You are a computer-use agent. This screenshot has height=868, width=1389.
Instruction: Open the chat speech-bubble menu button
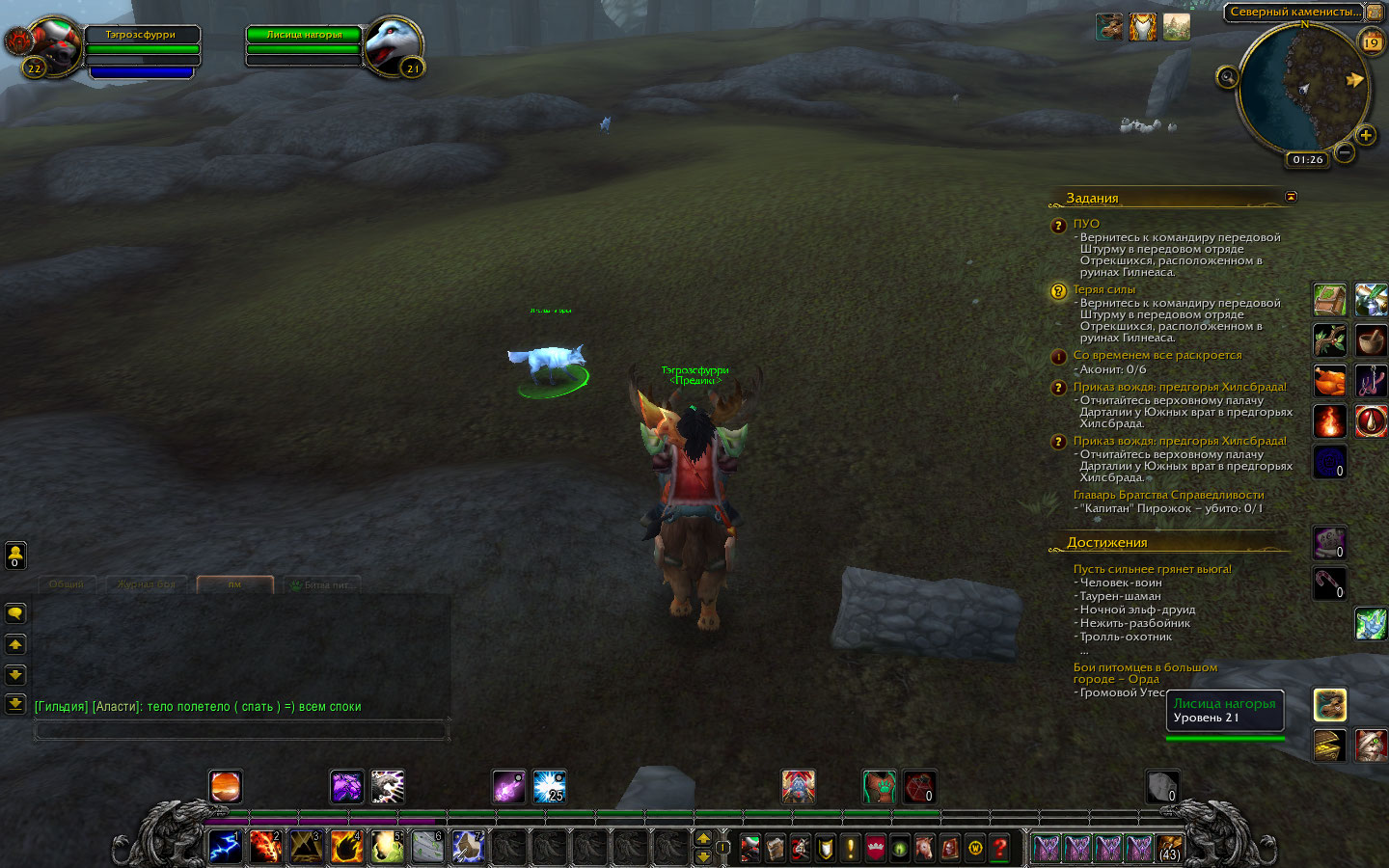[x=15, y=613]
